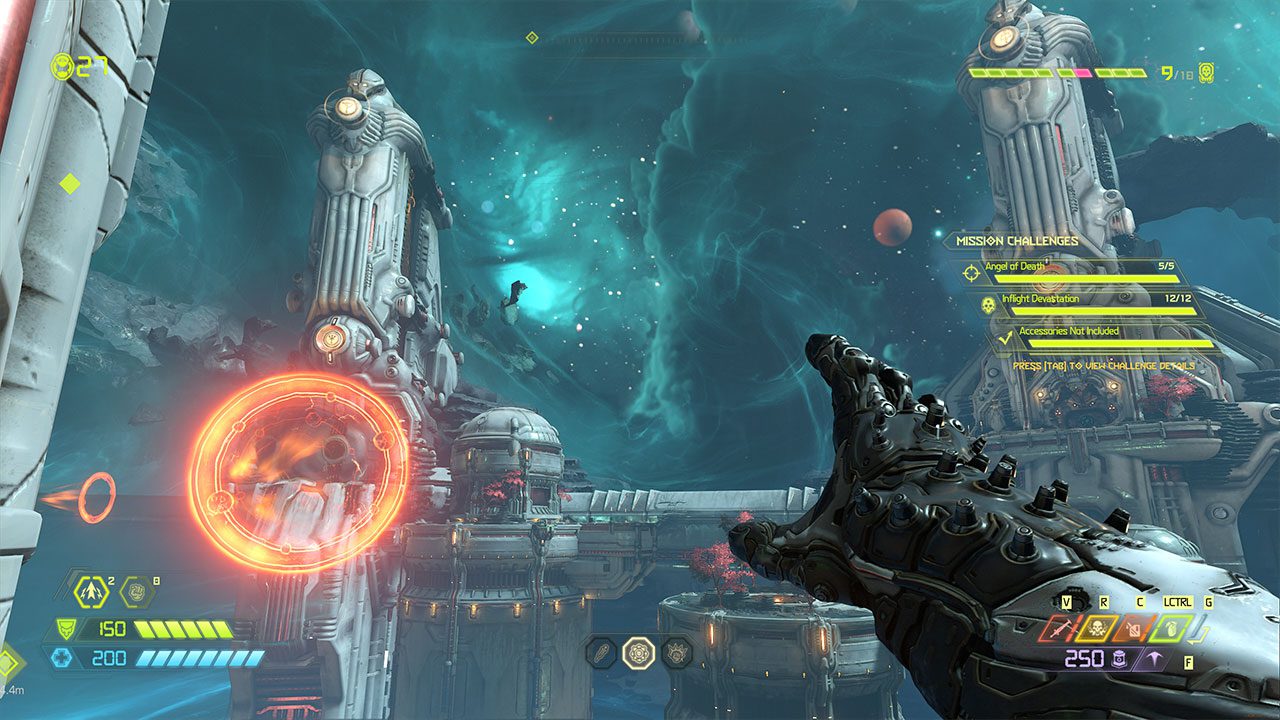Click the extra lives helmet icon
Image resolution: width=1280 pixels, height=720 pixels.
pyautogui.click(x=62, y=67)
